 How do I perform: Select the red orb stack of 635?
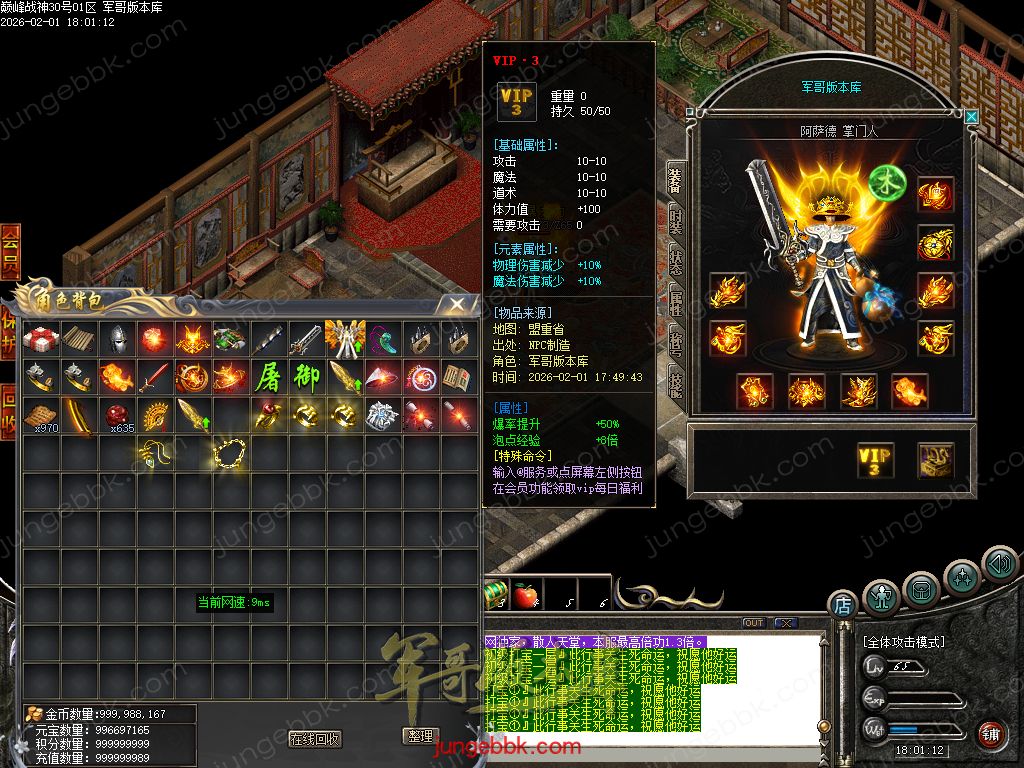click(x=118, y=415)
